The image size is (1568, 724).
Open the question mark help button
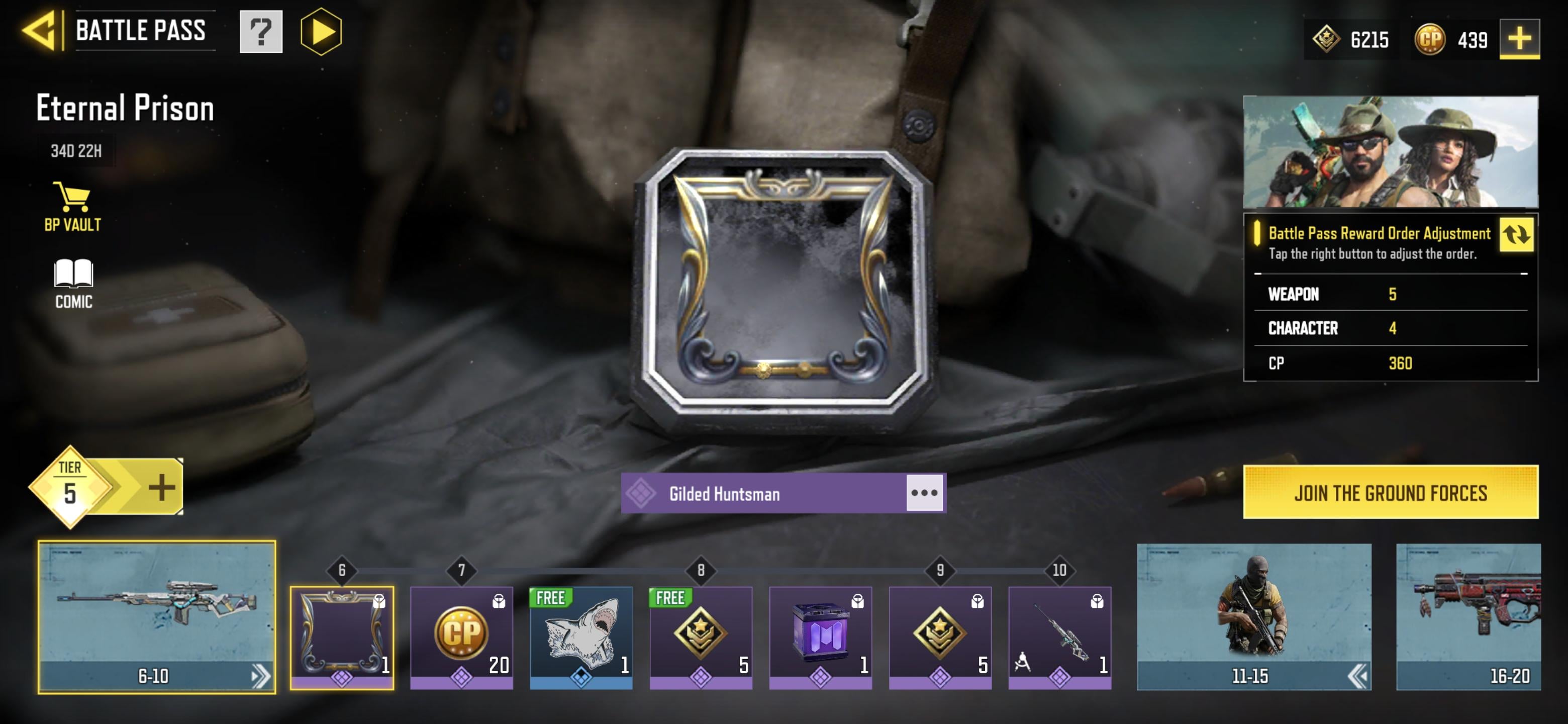click(x=260, y=32)
